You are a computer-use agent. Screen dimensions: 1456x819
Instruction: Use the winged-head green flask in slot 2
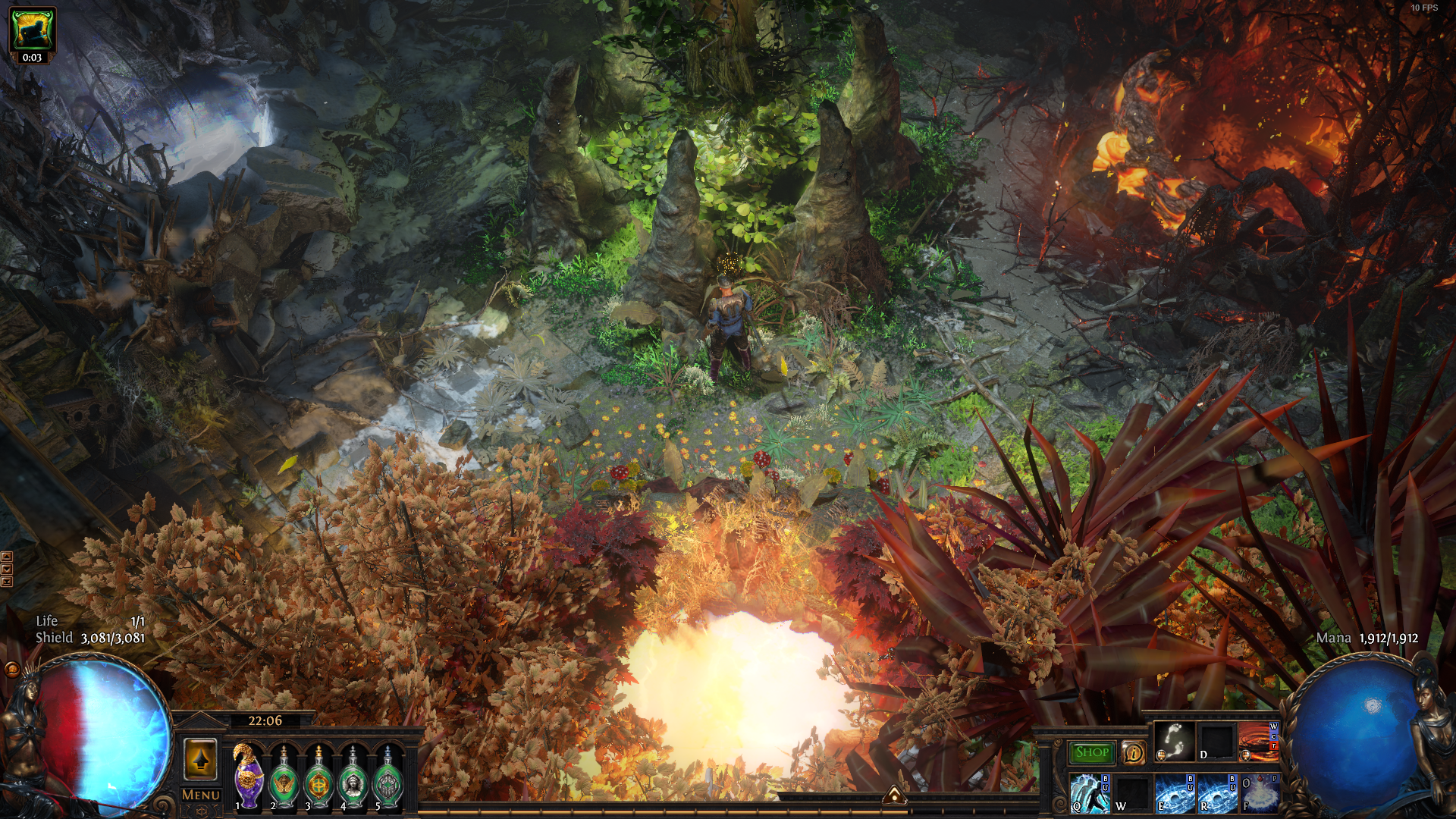pos(284,779)
